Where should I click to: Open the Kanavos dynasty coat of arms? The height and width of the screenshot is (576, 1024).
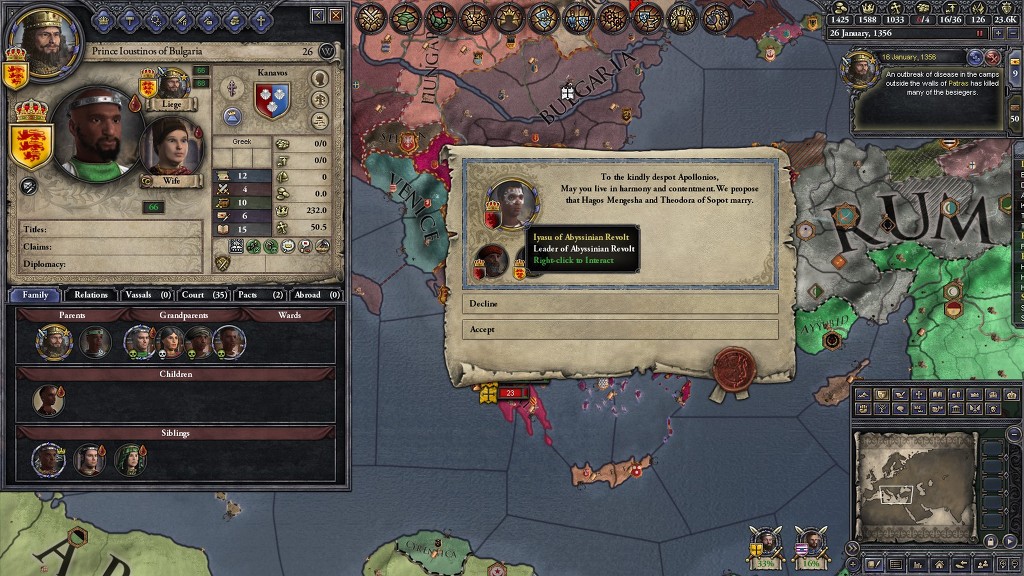coord(265,101)
